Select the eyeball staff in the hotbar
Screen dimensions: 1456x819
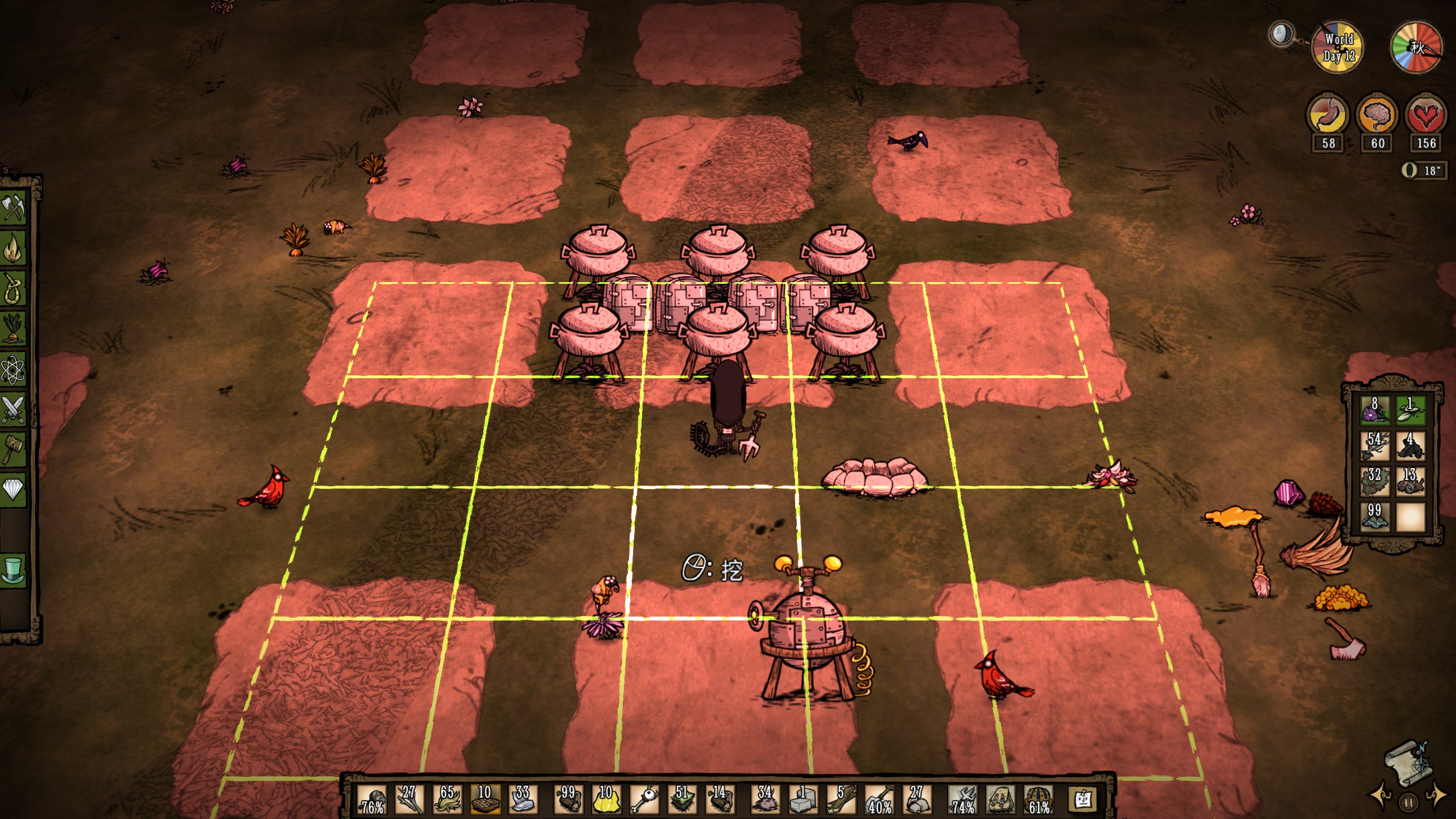coord(644,800)
